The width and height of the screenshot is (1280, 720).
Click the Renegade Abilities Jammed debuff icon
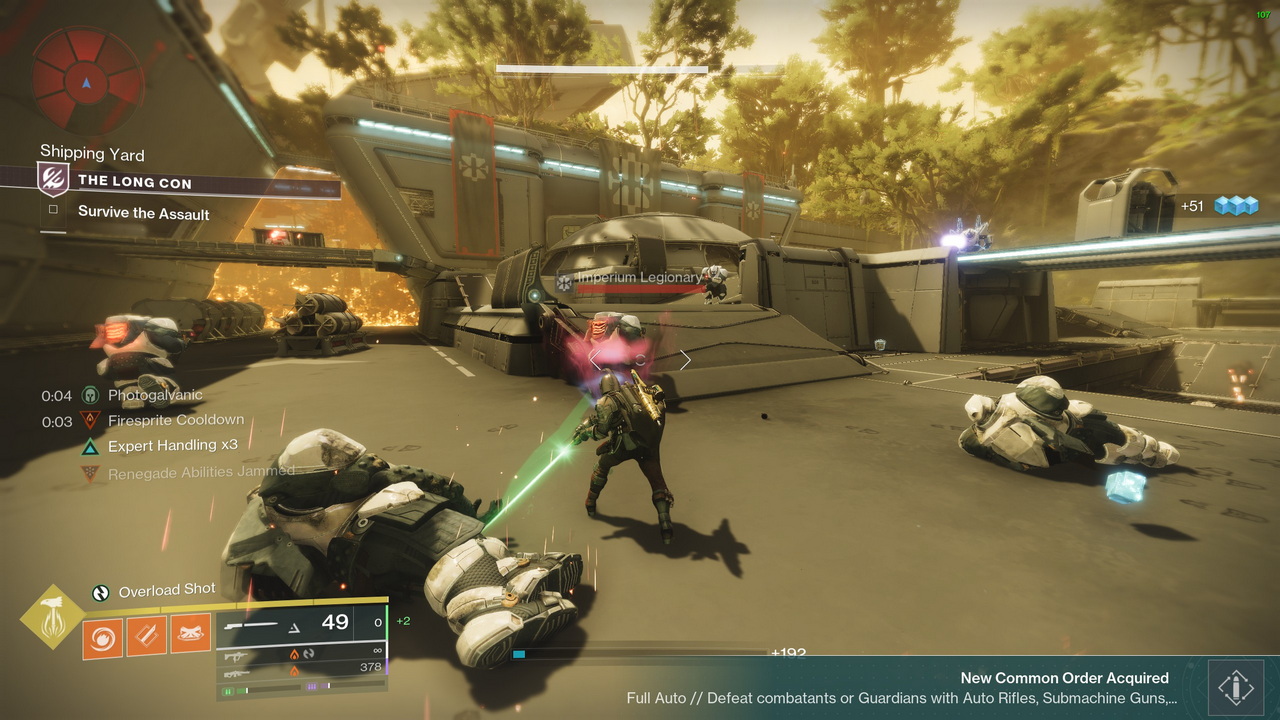91,472
